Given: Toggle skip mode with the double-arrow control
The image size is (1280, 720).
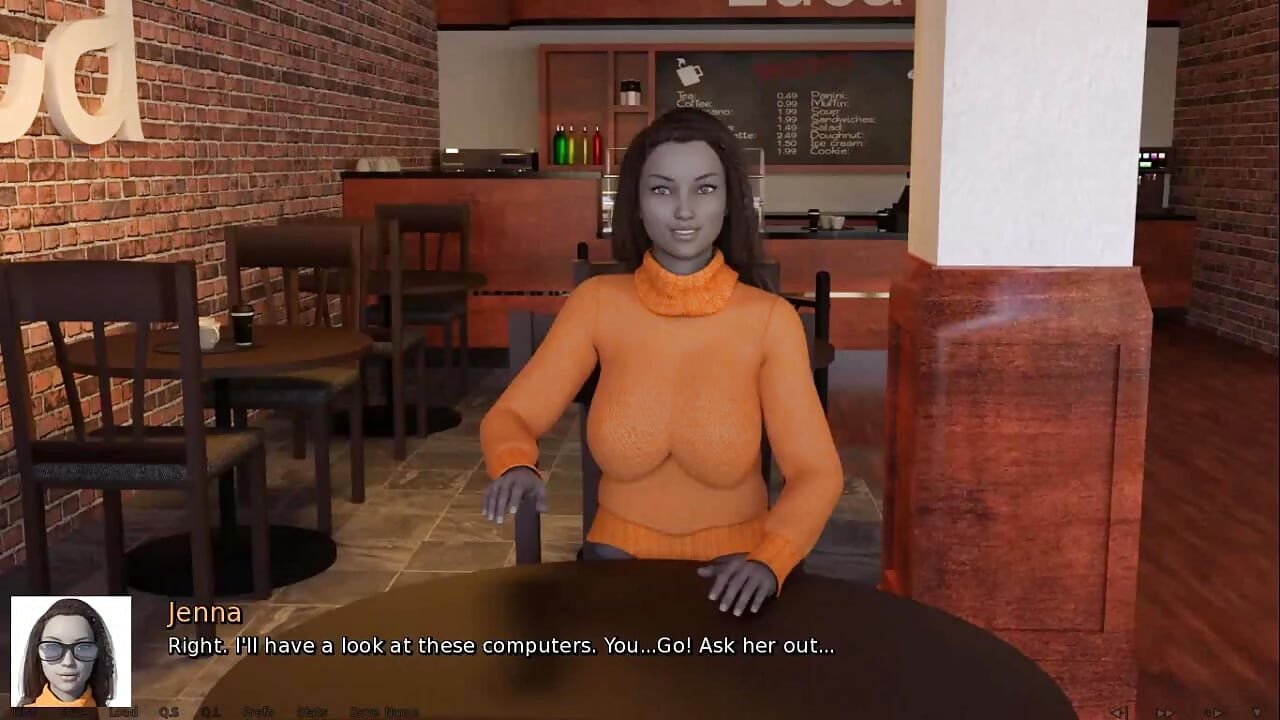Looking at the screenshot, I should pos(1166,712).
